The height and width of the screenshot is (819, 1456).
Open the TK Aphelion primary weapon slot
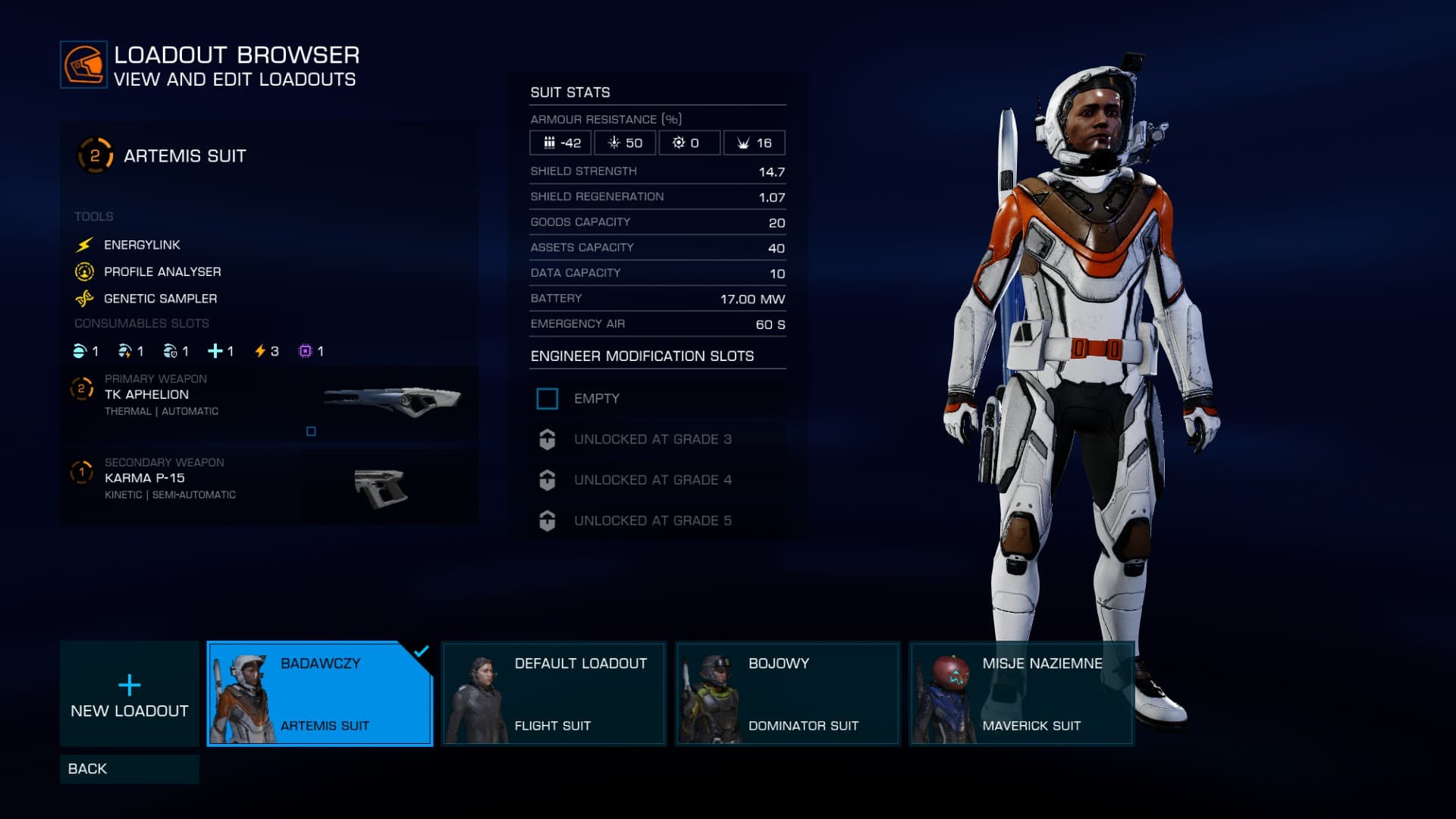[268, 403]
